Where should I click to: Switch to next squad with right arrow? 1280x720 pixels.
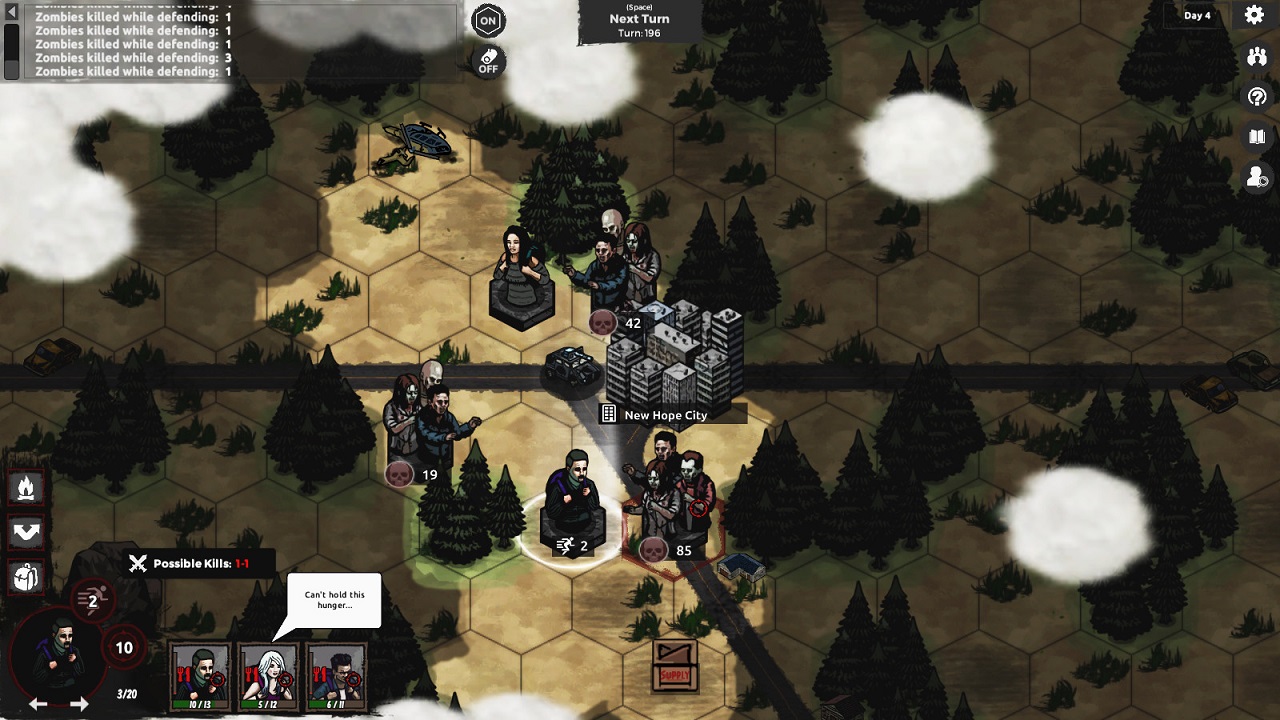point(79,704)
